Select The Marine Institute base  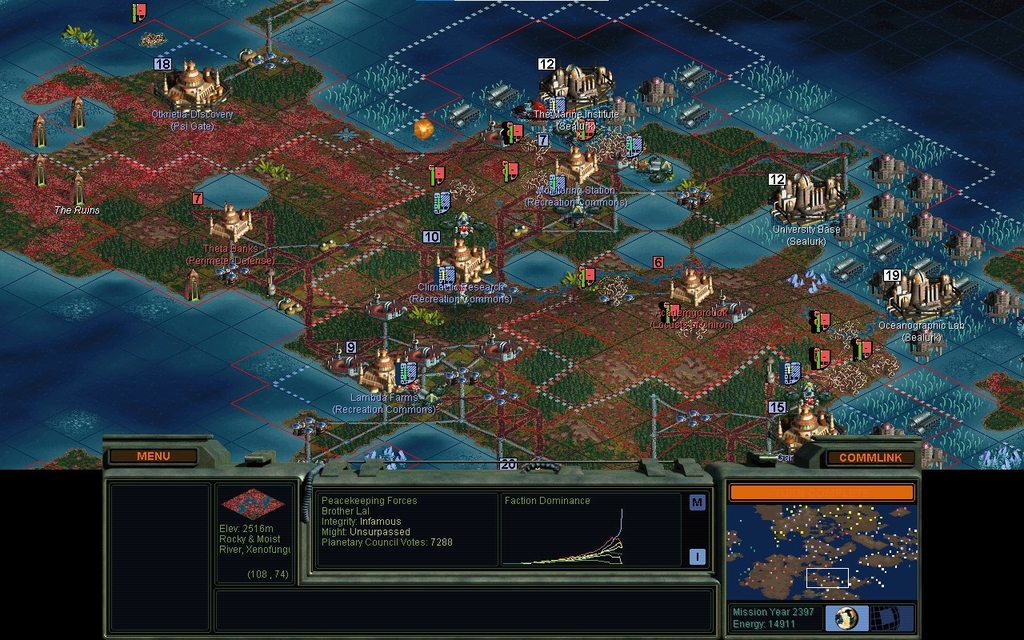pyautogui.click(x=577, y=88)
